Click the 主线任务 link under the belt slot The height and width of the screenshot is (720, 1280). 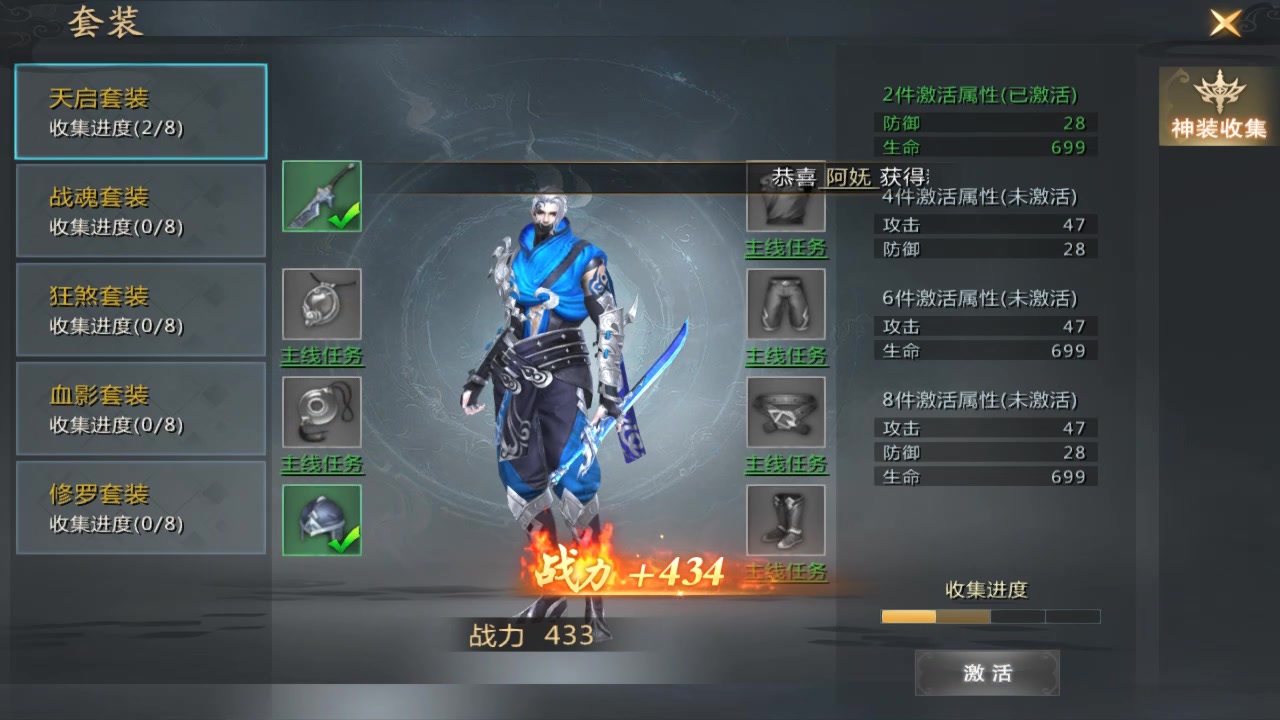pyautogui.click(x=786, y=464)
